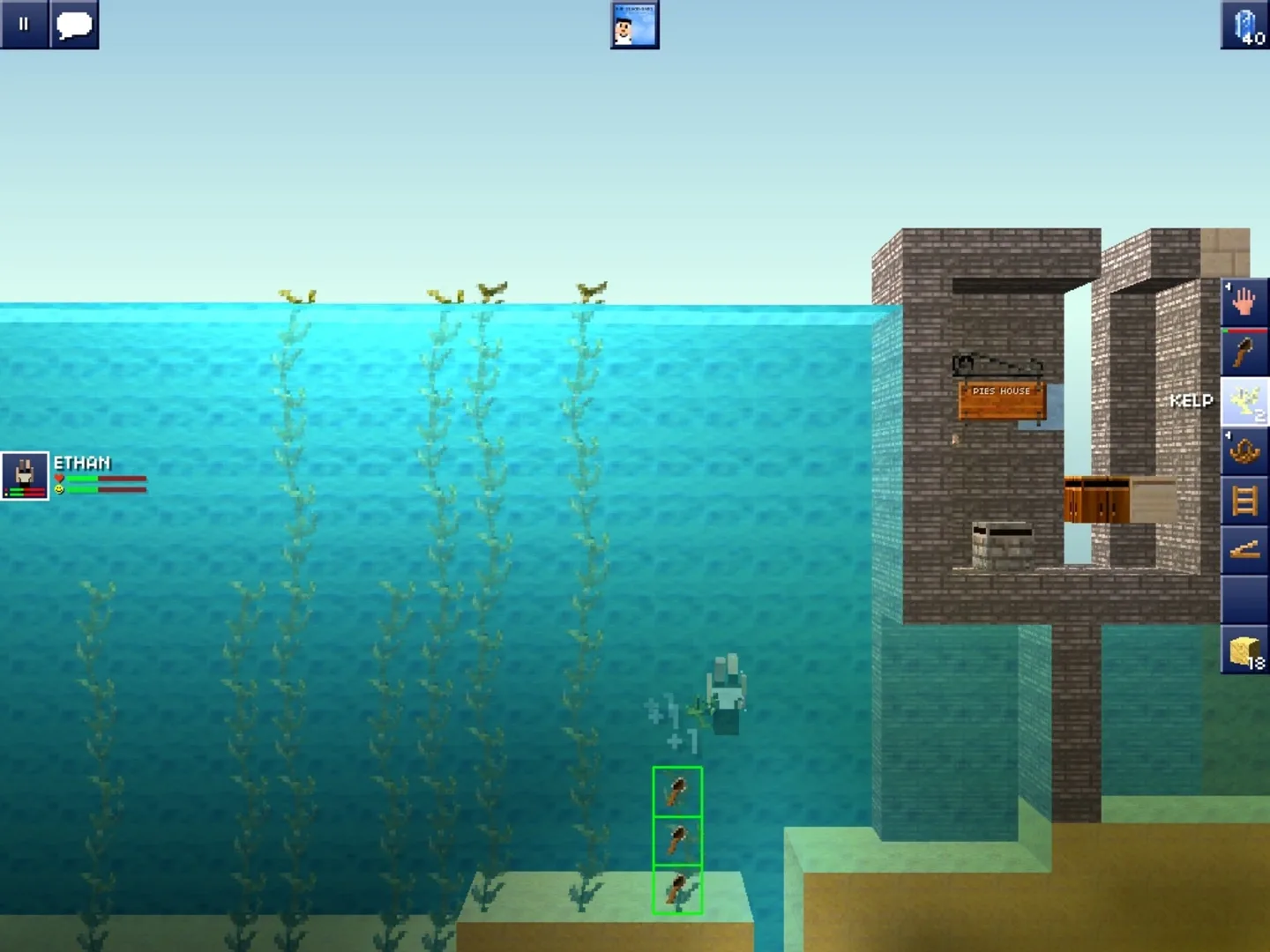Pause the game with the pause button
1270x952 pixels.
click(x=23, y=24)
